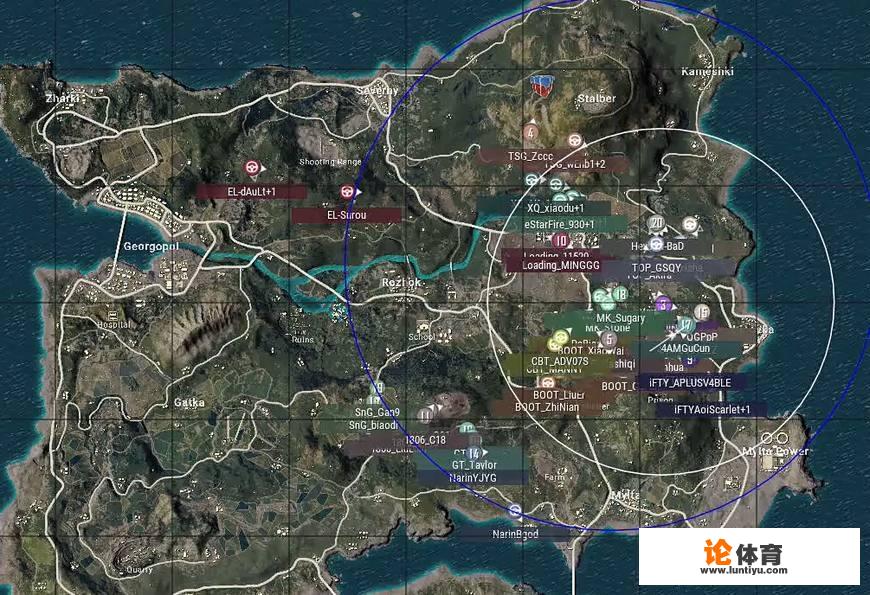Click the red steering wheel marker above EL-dAuLt
The image size is (870, 595).
coord(252,168)
